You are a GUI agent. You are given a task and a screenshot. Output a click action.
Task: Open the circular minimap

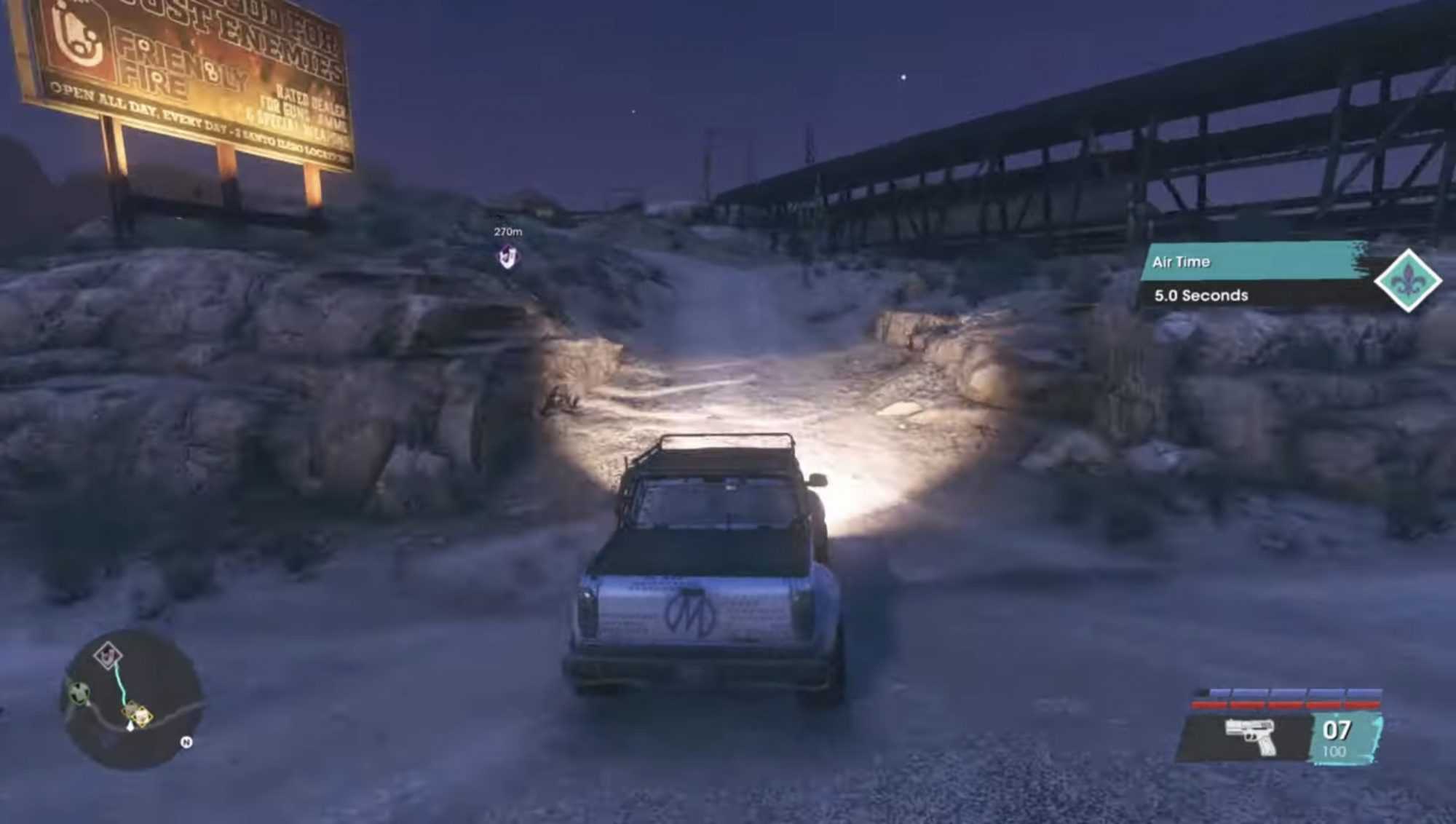[x=131, y=700]
